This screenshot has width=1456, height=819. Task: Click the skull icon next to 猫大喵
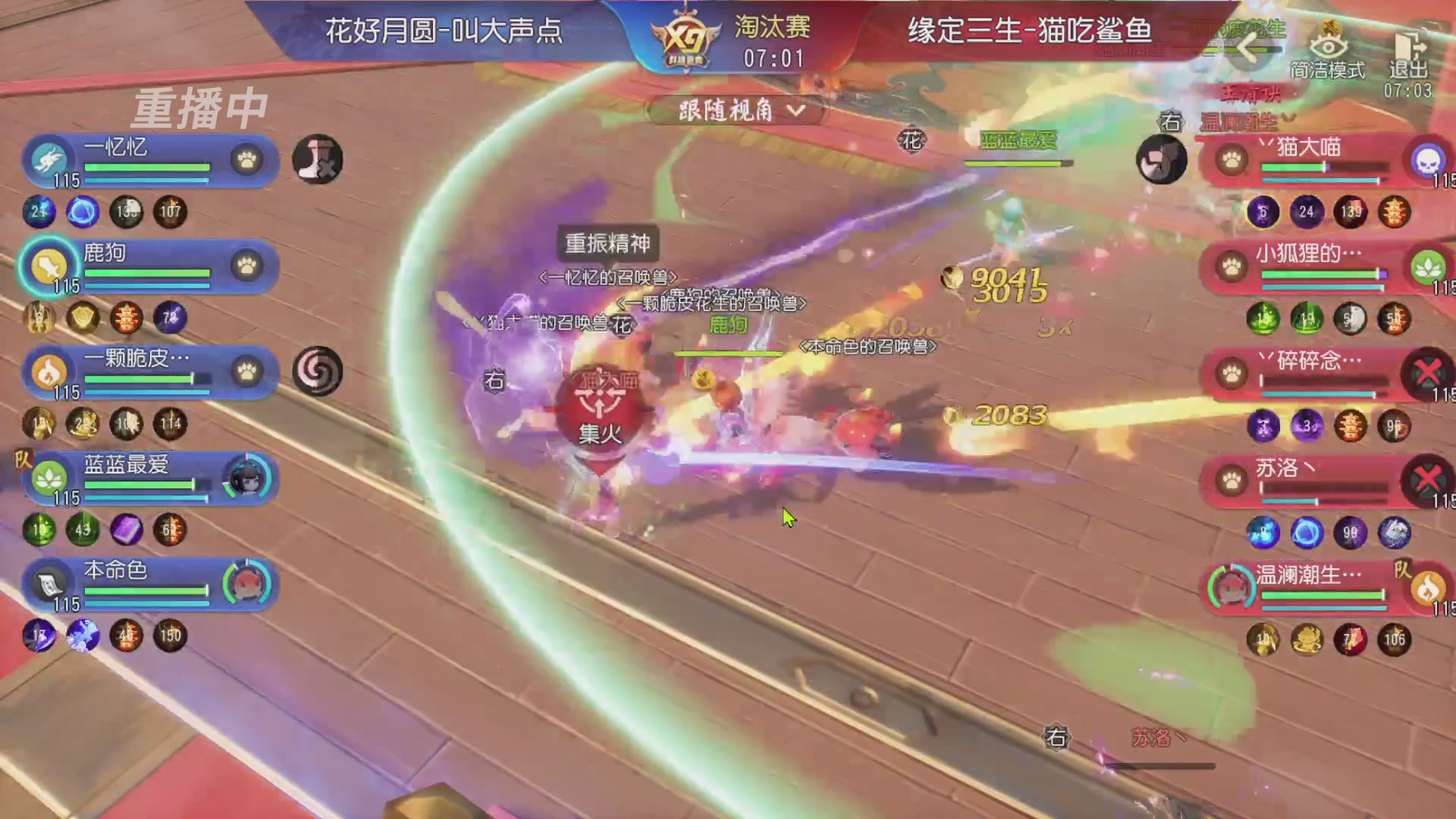(x=1429, y=162)
